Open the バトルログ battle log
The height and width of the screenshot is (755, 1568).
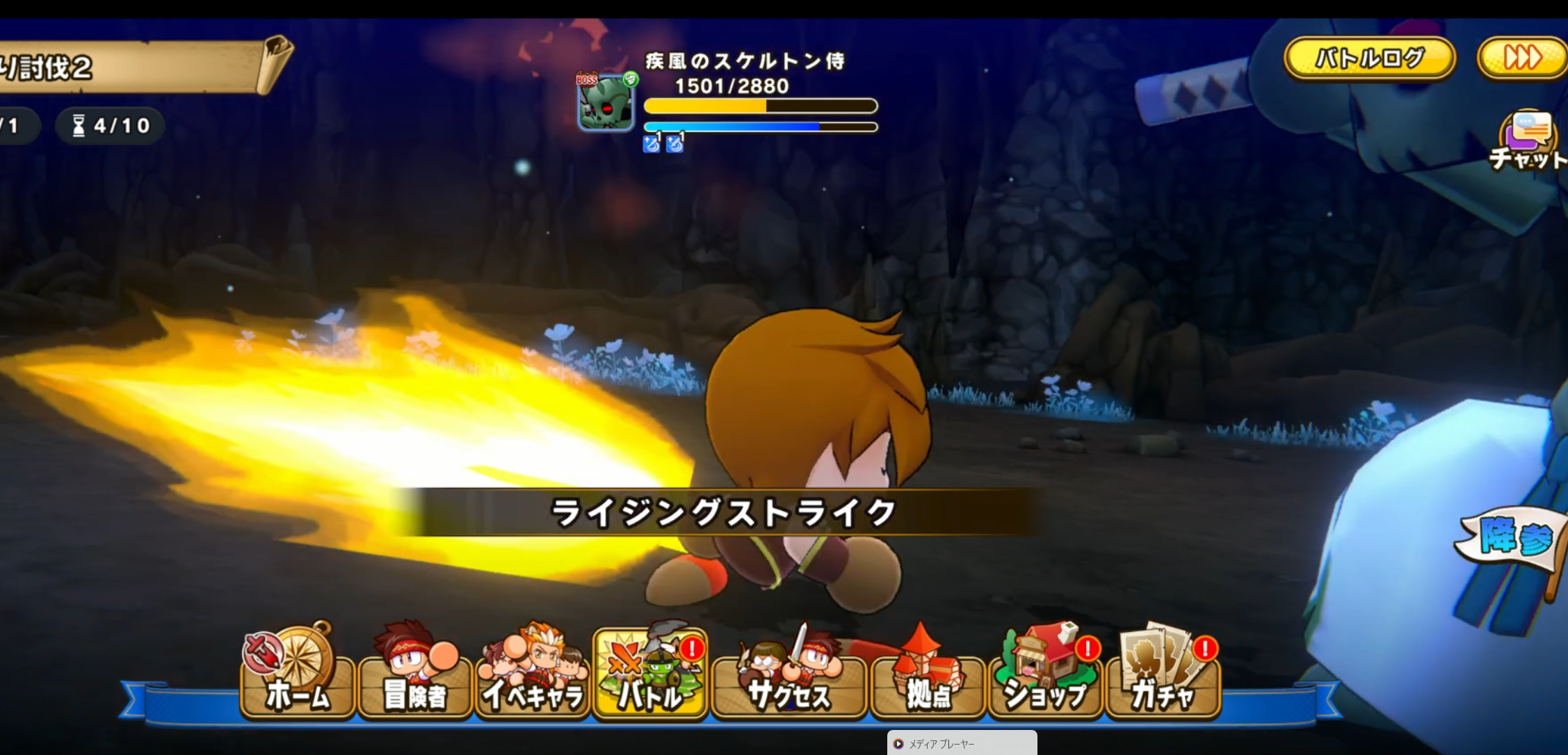[x=1369, y=58]
